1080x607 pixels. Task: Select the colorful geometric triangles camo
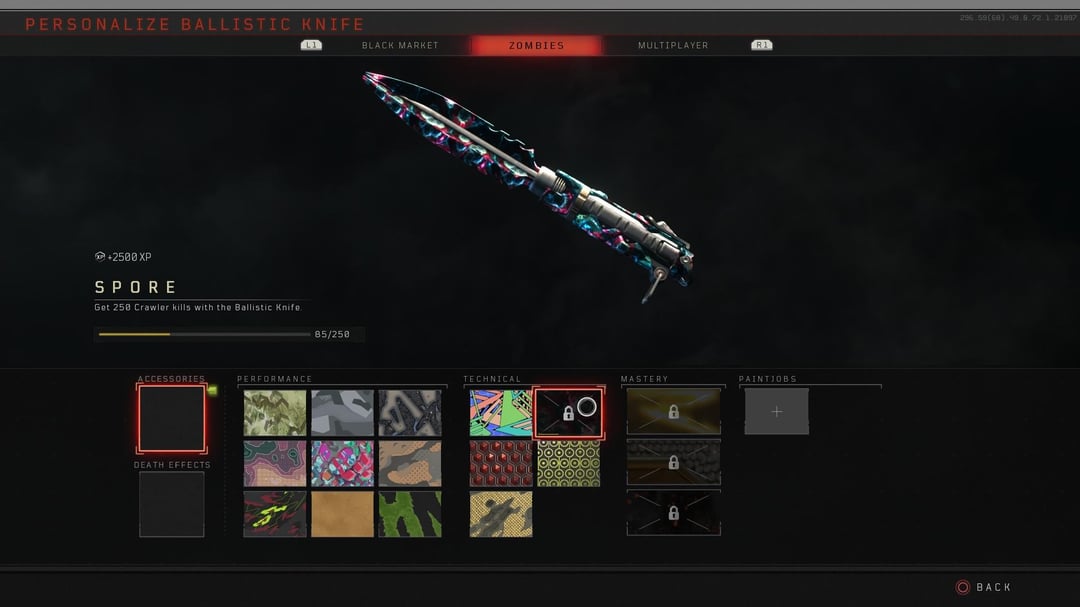[x=501, y=413]
